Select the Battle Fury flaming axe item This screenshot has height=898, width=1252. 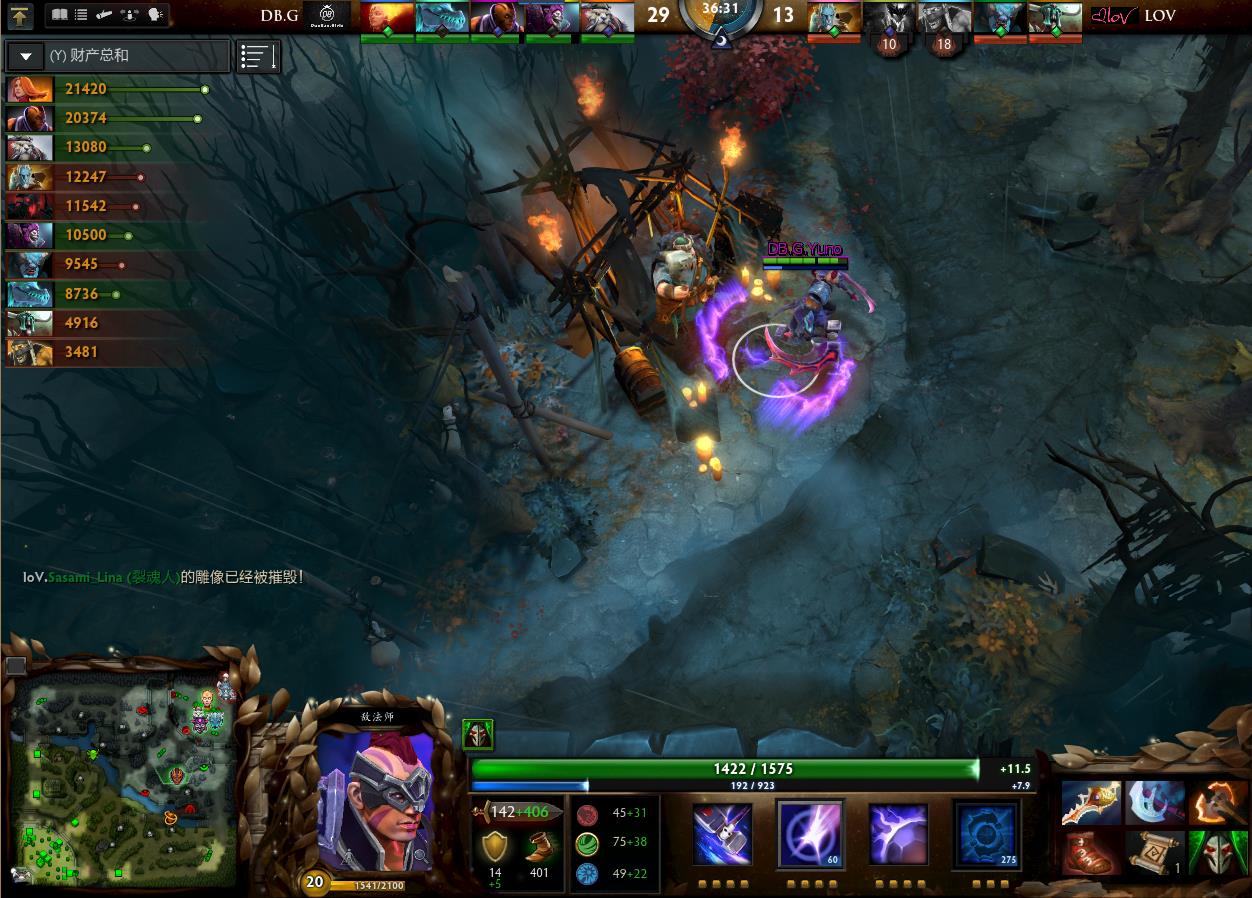(1218, 803)
